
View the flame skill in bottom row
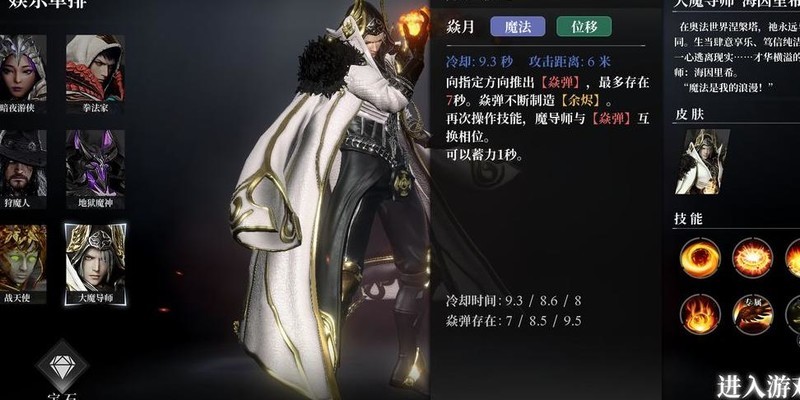pyautogui.click(x=699, y=313)
